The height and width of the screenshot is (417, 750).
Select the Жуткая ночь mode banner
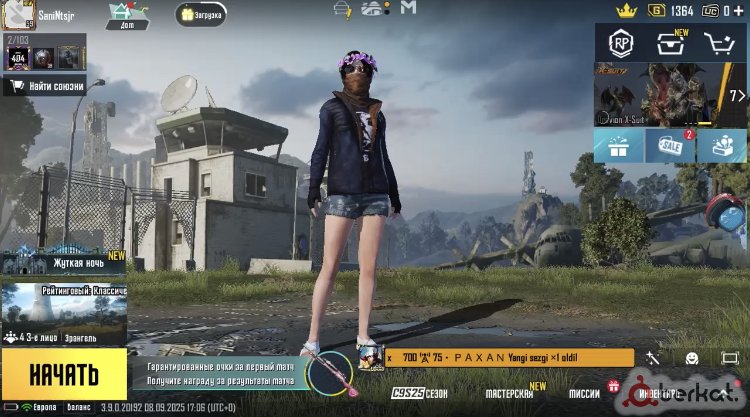[x=63, y=262]
